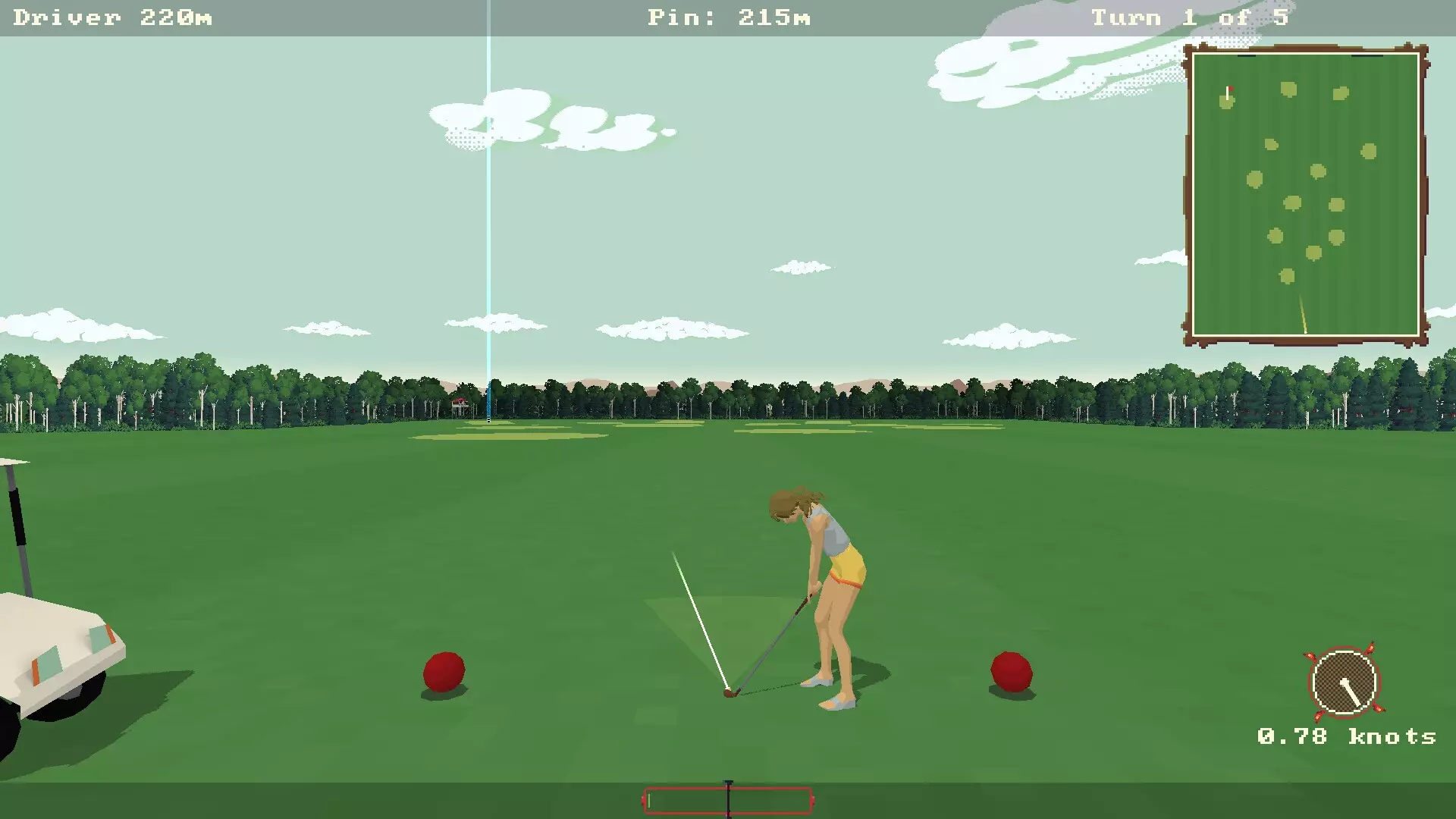The width and height of the screenshot is (1456, 819).
Task: Click the 0.78 knots wind readout
Action: pos(1346,736)
